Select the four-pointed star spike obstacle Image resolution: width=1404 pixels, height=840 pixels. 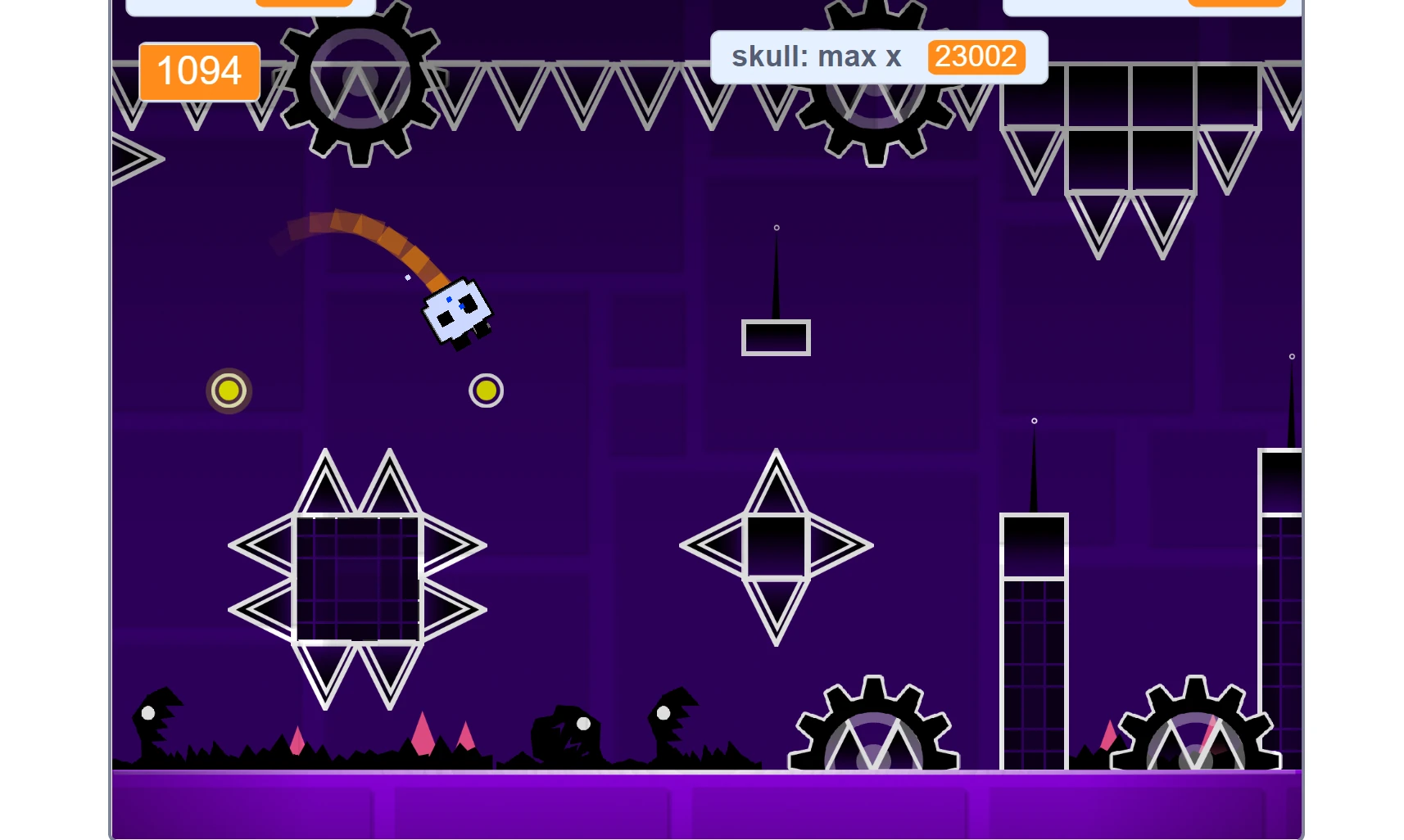coord(776,544)
